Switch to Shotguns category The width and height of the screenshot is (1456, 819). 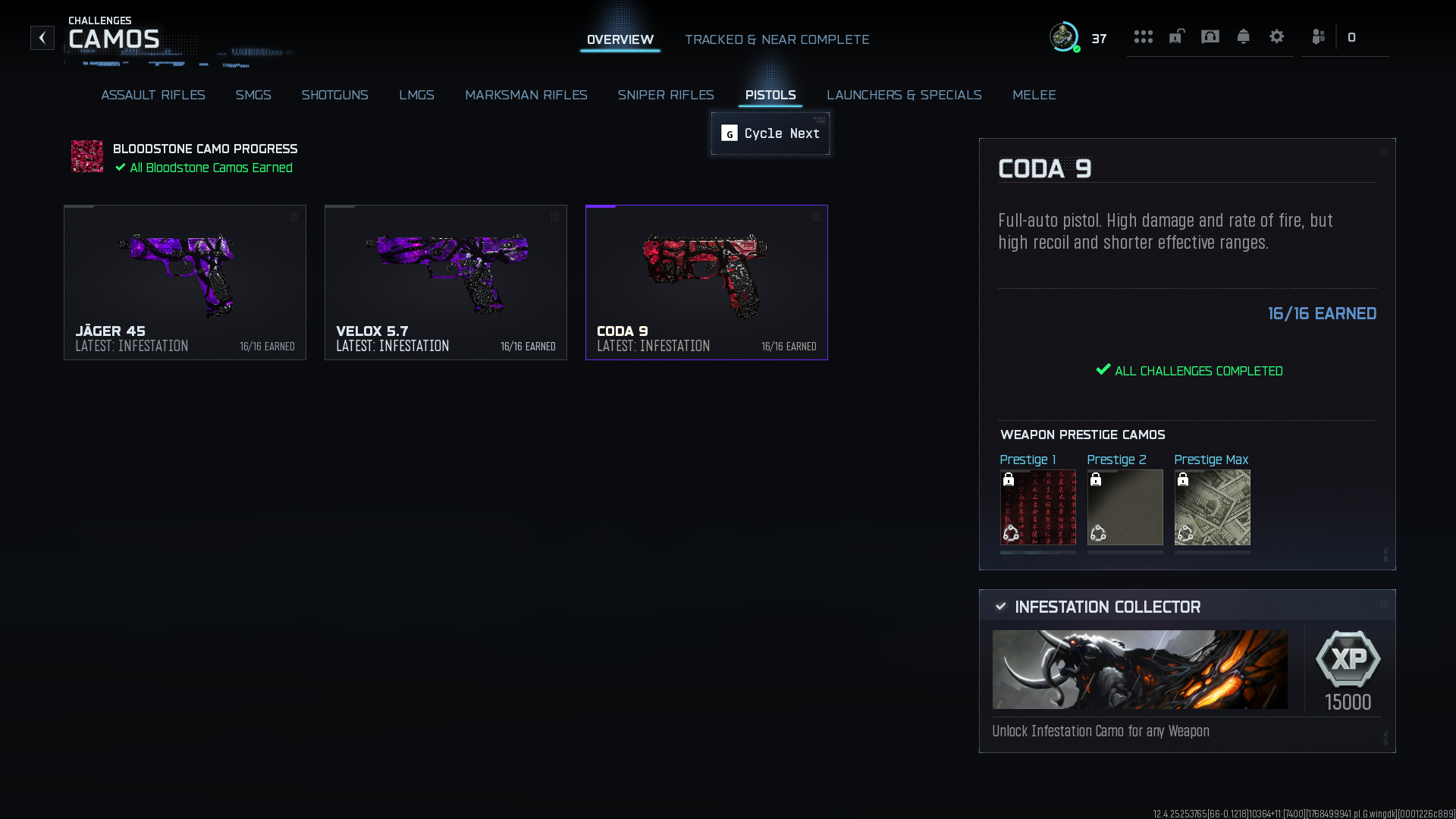click(334, 95)
